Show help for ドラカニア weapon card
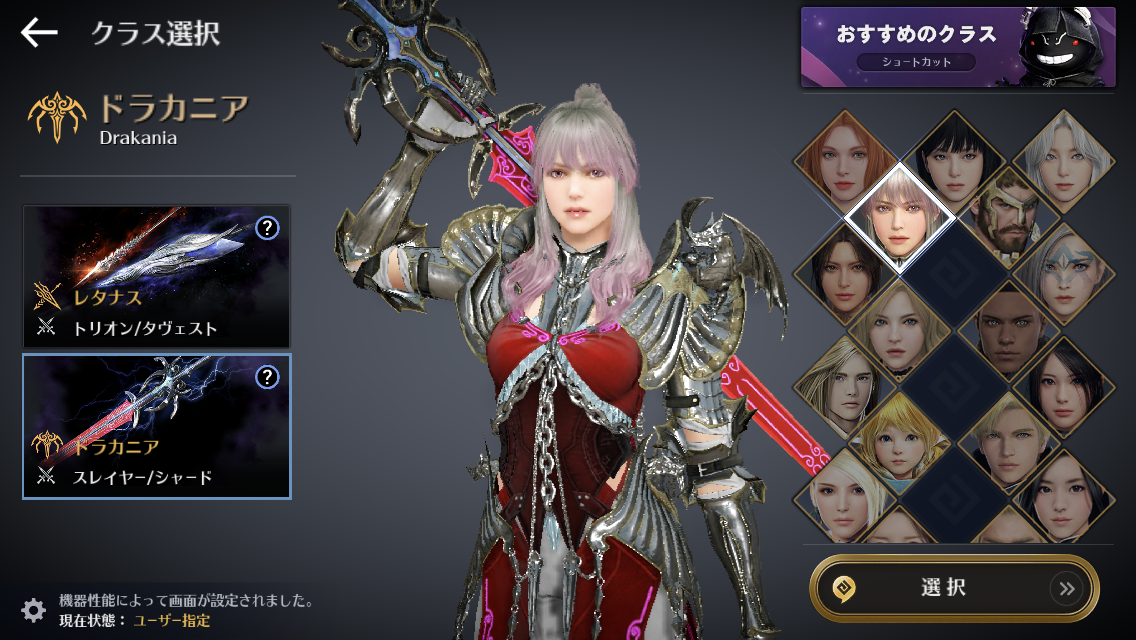Viewport: 1136px width, 640px height. point(267,377)
